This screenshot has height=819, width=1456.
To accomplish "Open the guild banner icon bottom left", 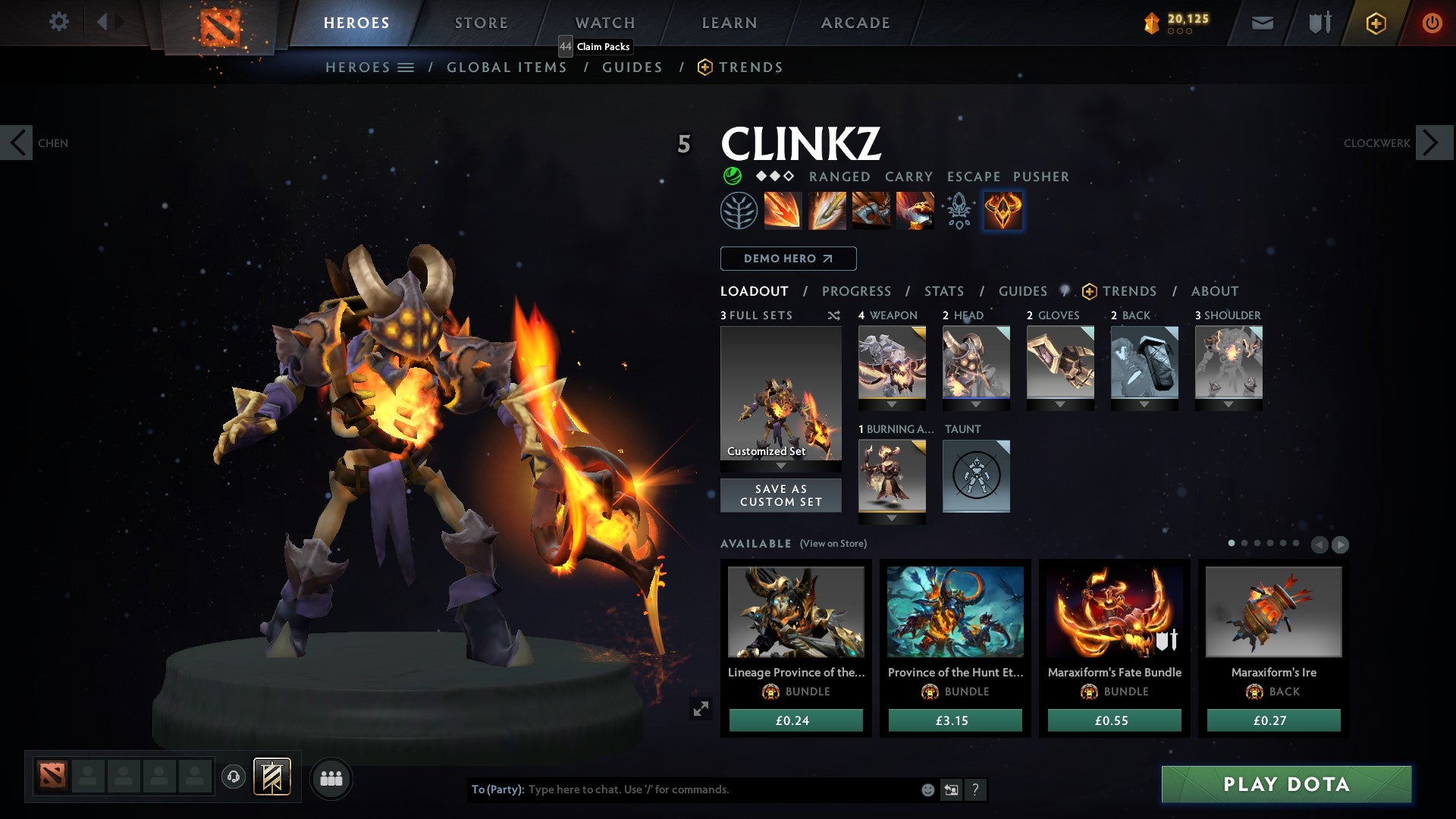I will (273, 777).
